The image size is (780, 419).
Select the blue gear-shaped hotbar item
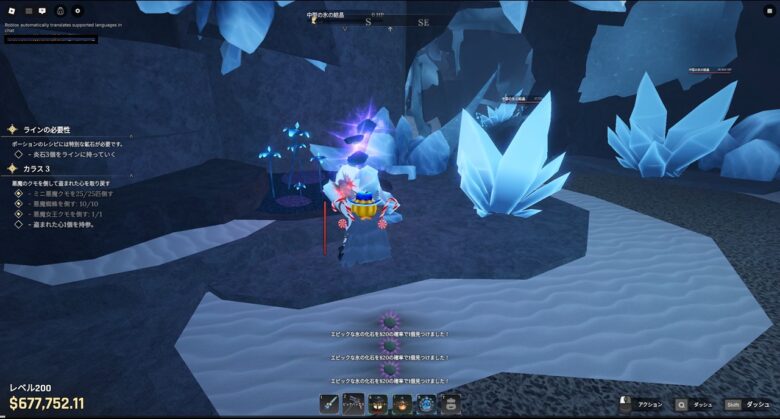tap(425, 403)
